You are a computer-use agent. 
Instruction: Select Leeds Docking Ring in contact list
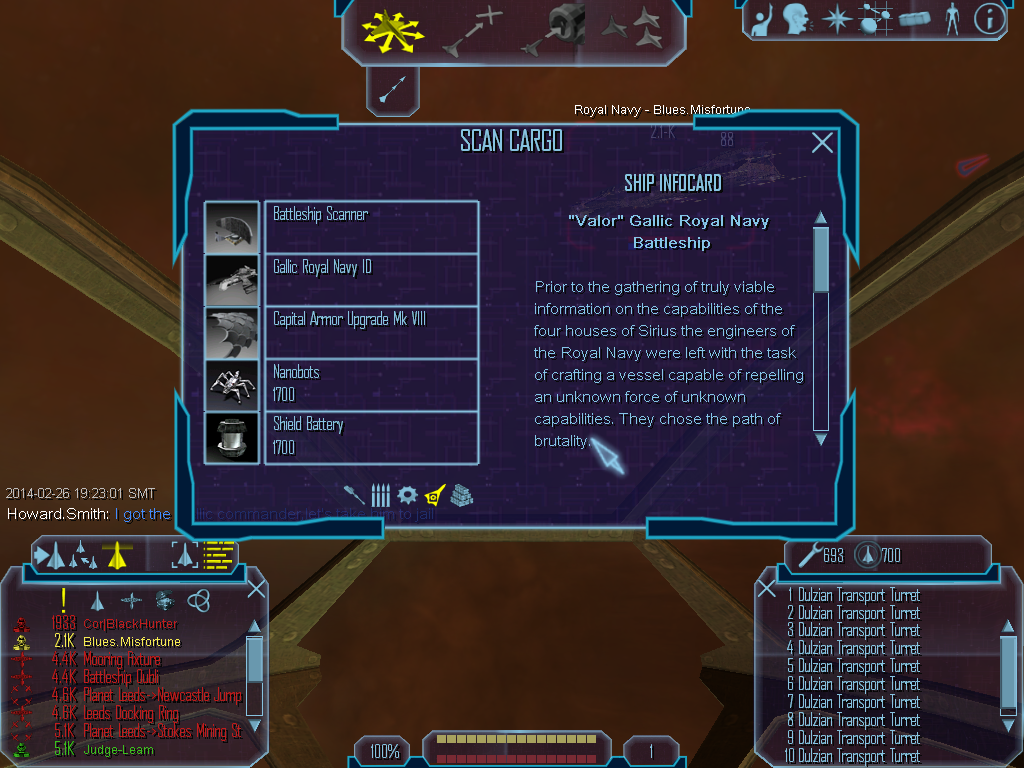[132, 714]
